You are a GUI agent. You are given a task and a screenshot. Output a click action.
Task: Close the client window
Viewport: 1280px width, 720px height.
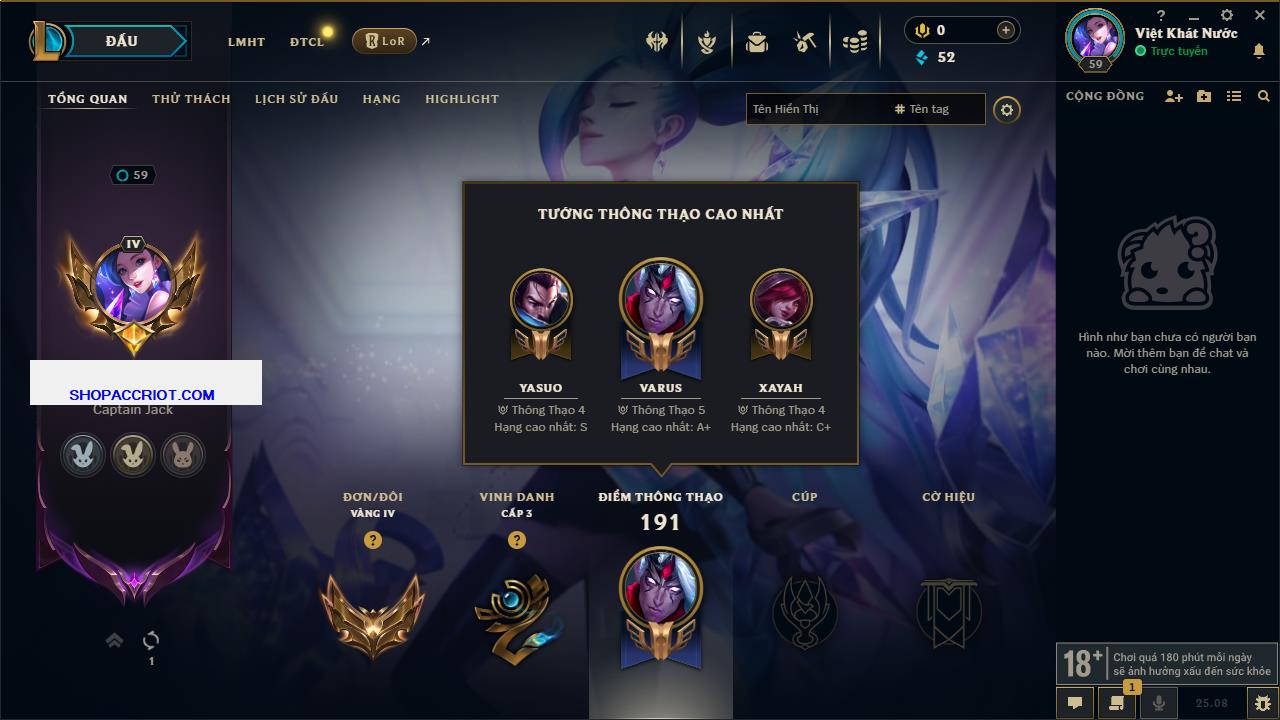tap(1260, 16)
